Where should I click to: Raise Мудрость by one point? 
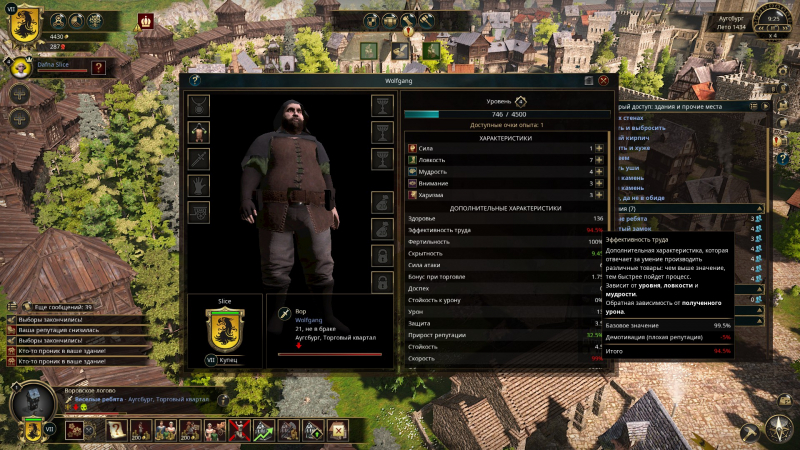pos(601,172)
